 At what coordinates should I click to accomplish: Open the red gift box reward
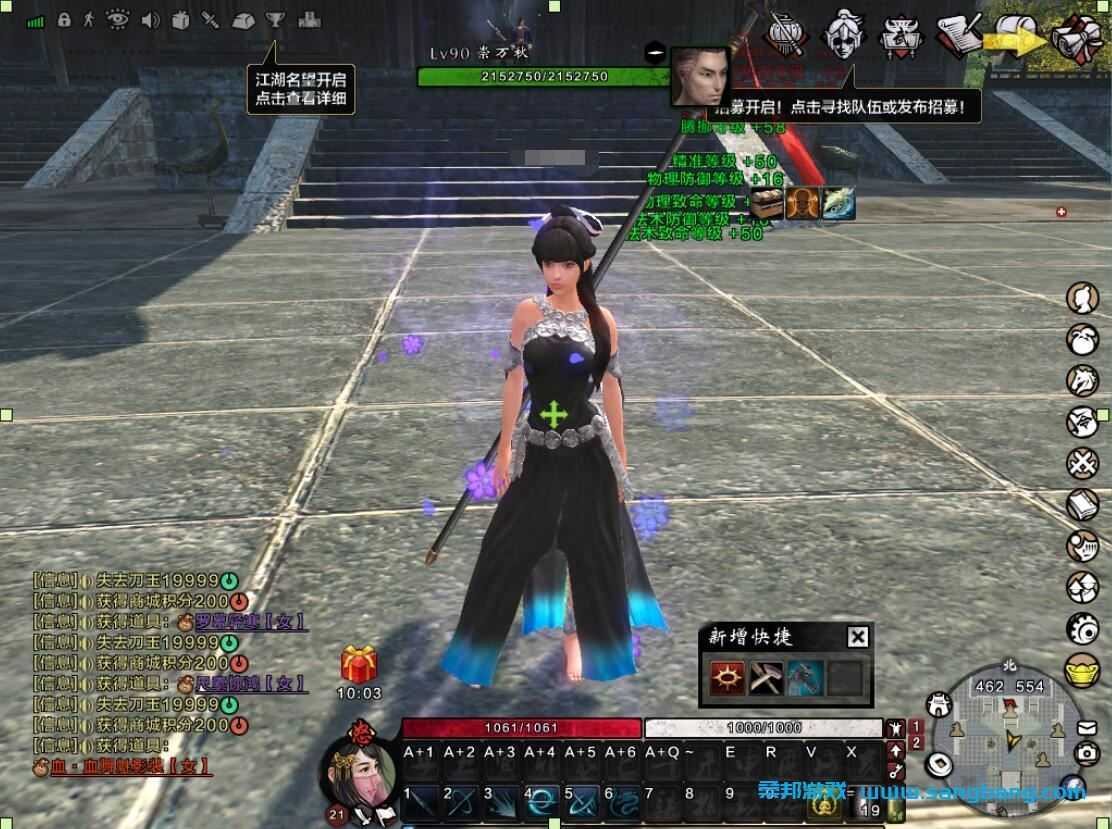pyautogui.click(x=358, y=665)
